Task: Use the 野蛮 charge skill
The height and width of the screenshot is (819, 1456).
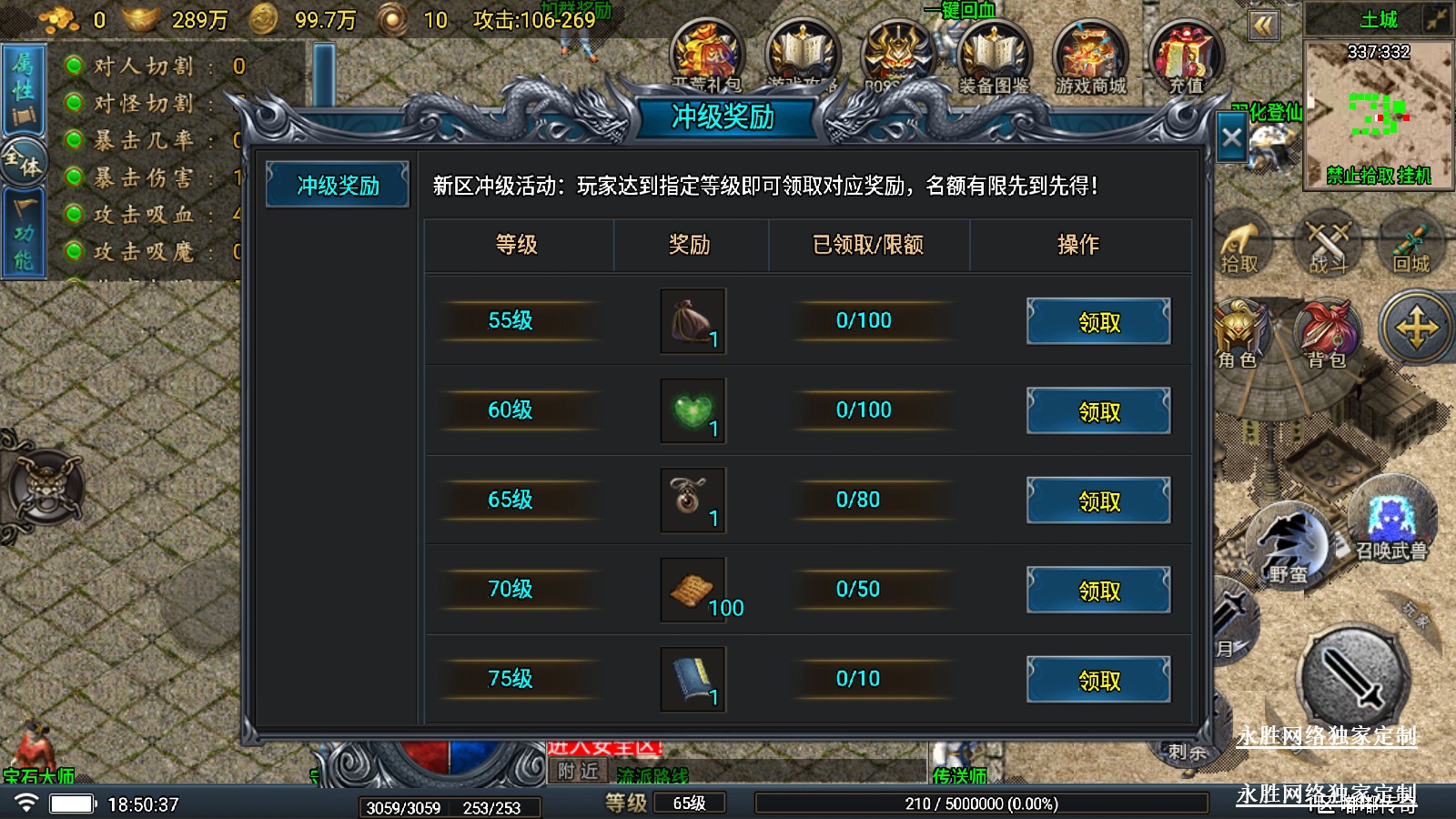Action: click(1289, 546)
